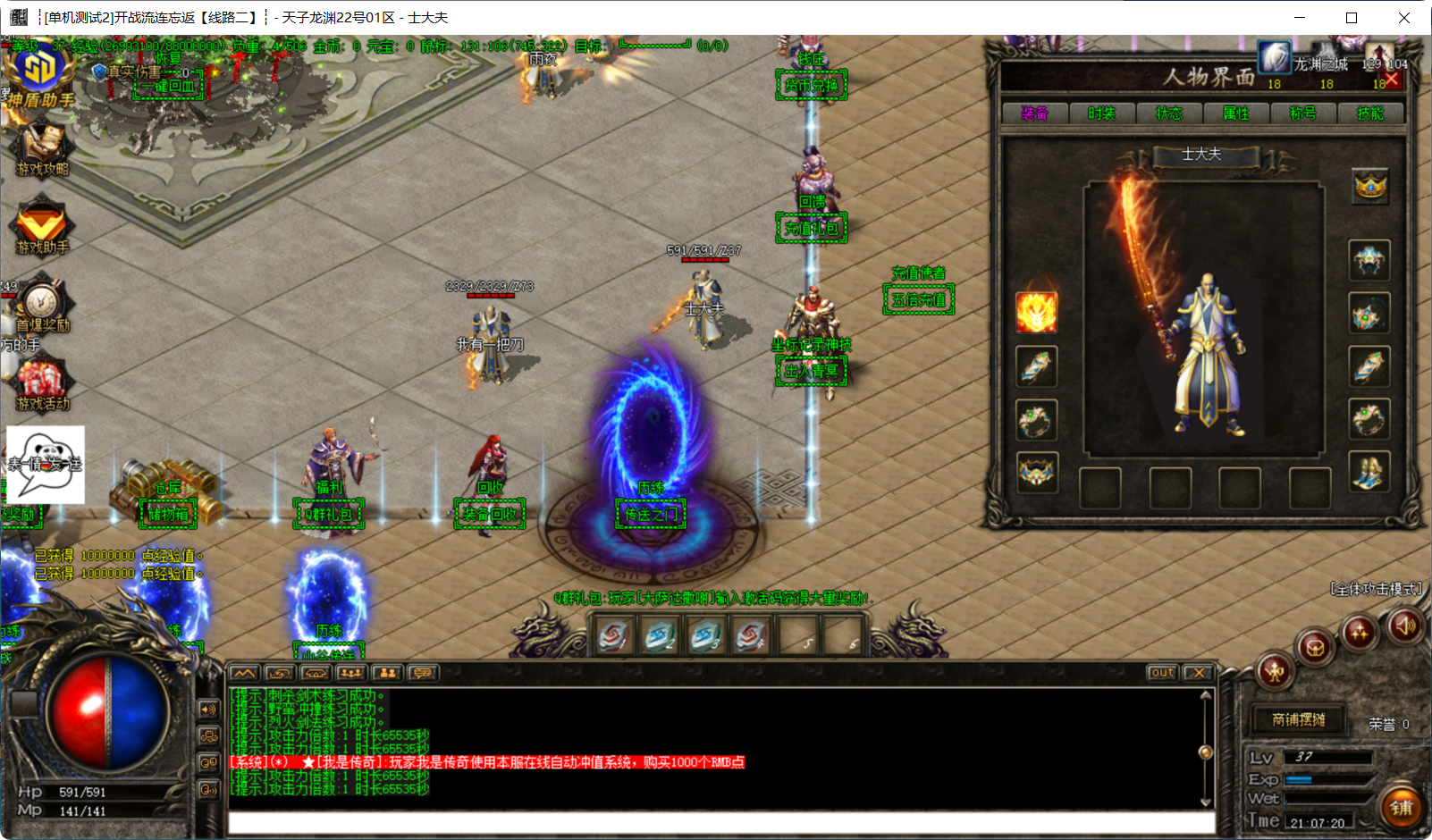Switch to the 时装 tab

click(1101, 113)
